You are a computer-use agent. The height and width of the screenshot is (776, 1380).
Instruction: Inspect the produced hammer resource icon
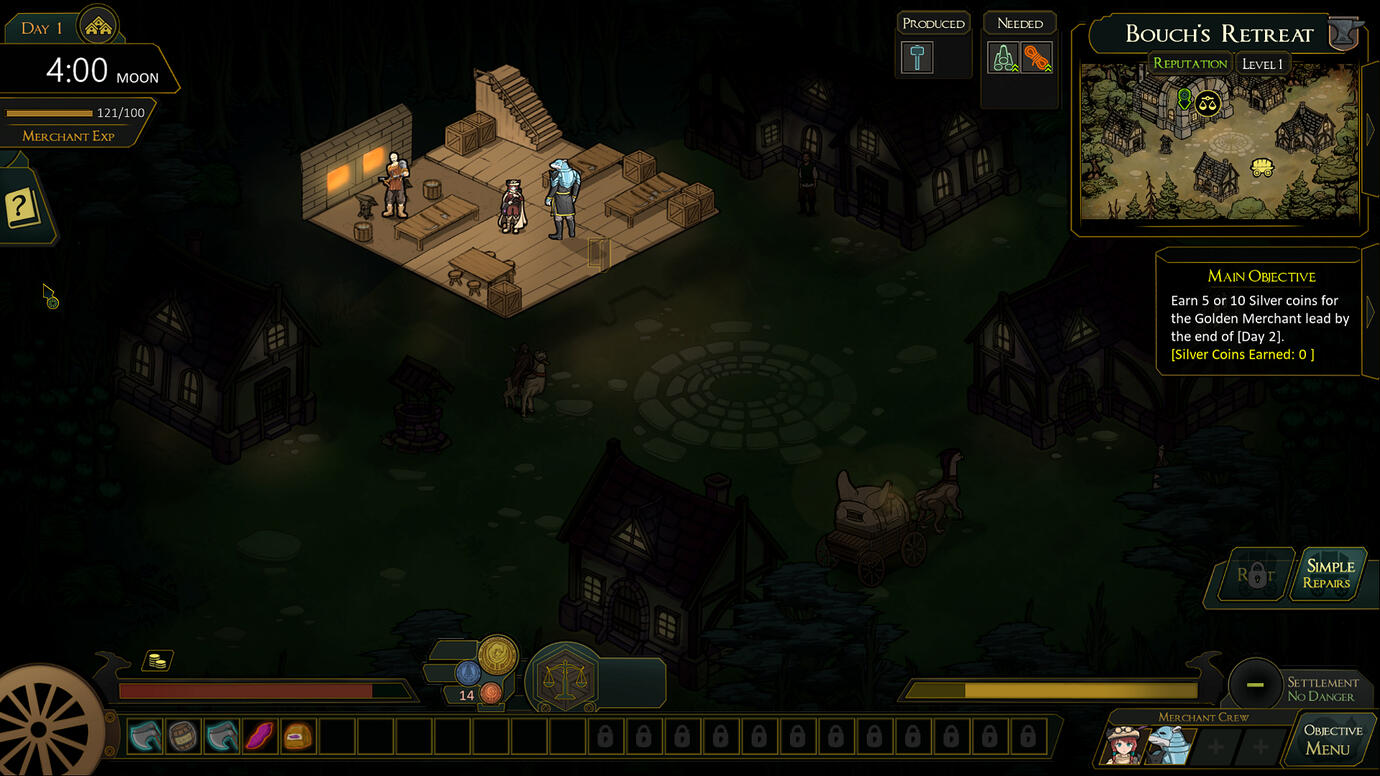917,57
